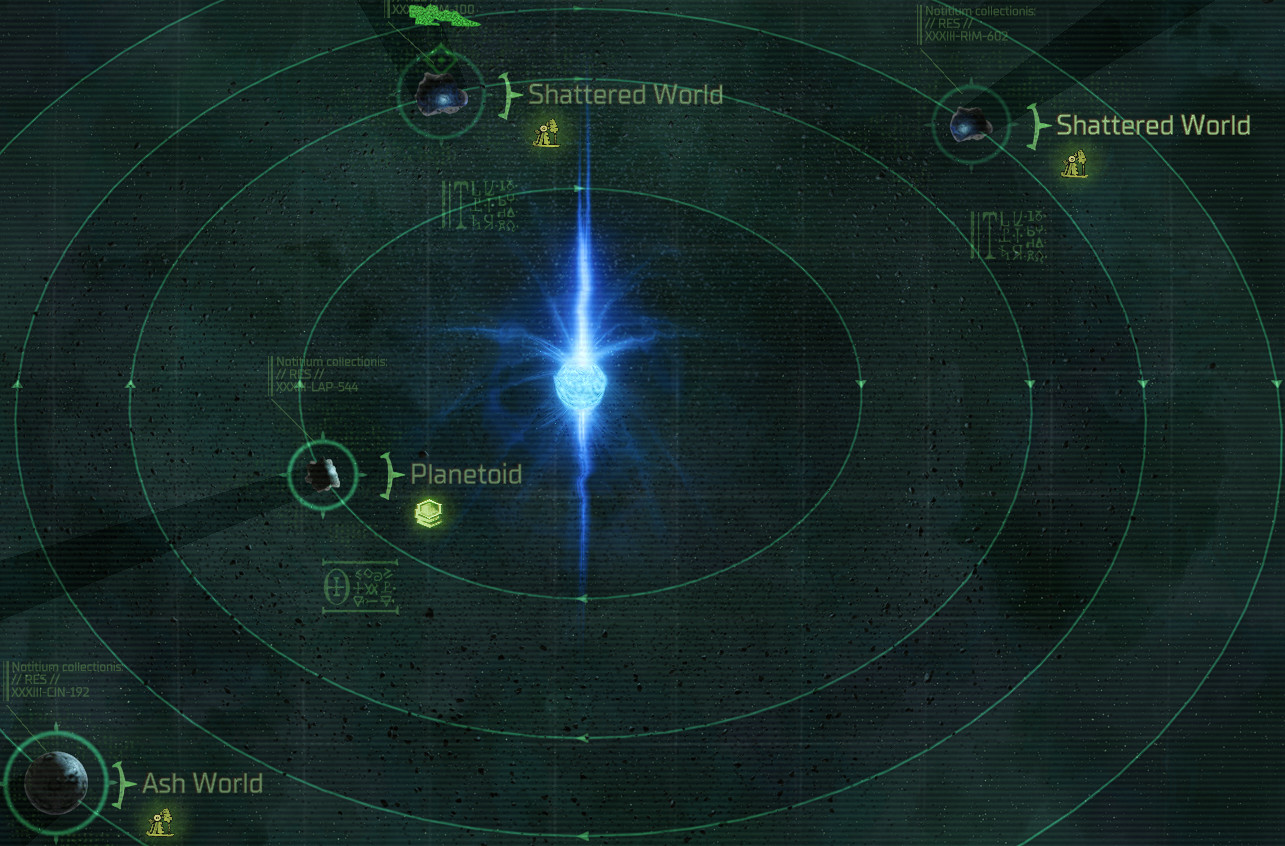Select the Ash World map marker
The height and width of the screenshot is (846, 1285).
pyautogui.click(x=55, y=783)
